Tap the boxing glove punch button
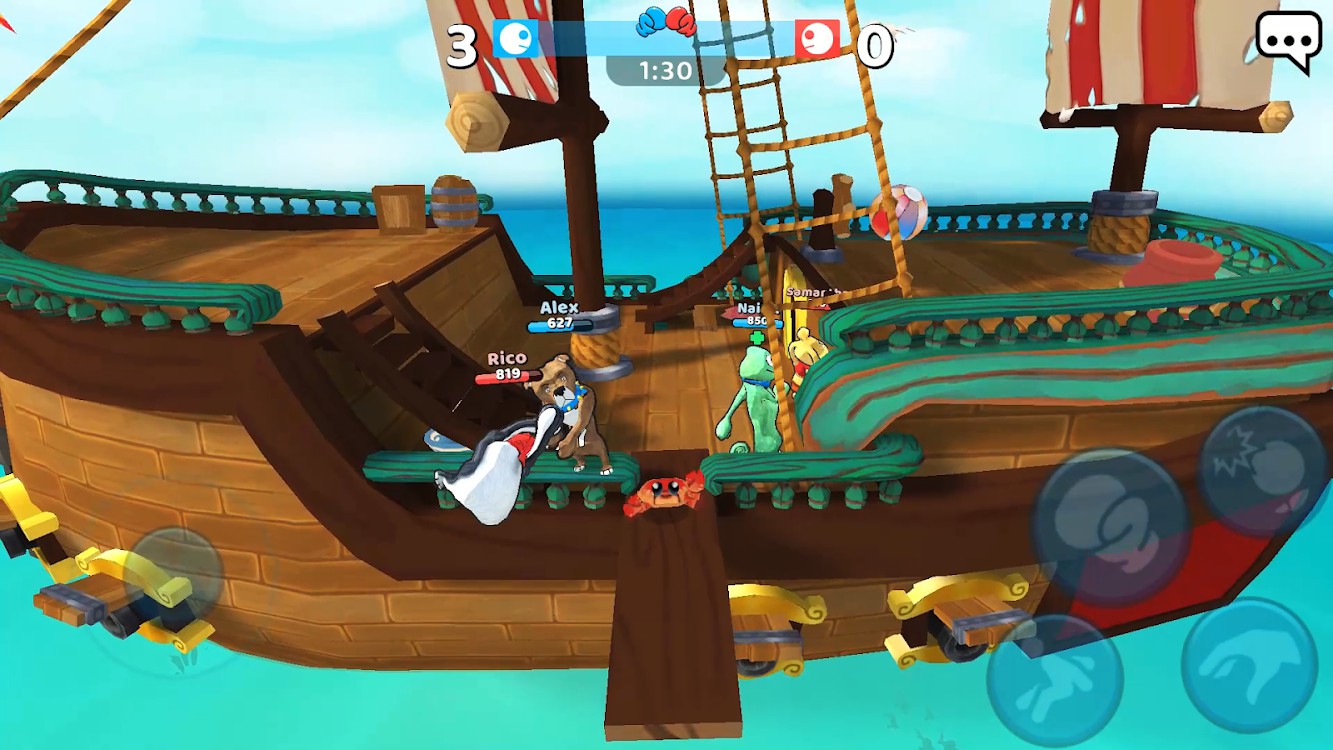1333x750 pixels. [x=1108, y=522]
